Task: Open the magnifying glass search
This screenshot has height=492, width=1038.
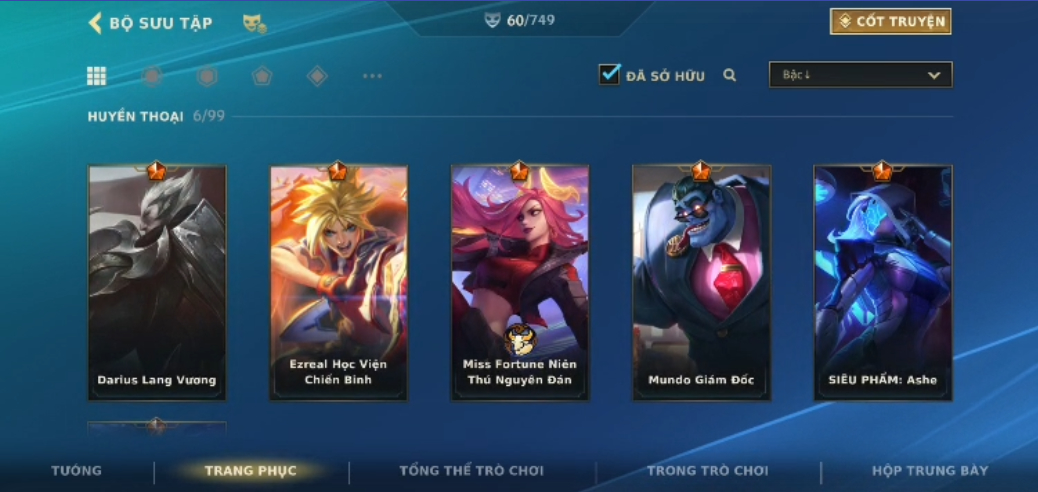Action: 730,75
